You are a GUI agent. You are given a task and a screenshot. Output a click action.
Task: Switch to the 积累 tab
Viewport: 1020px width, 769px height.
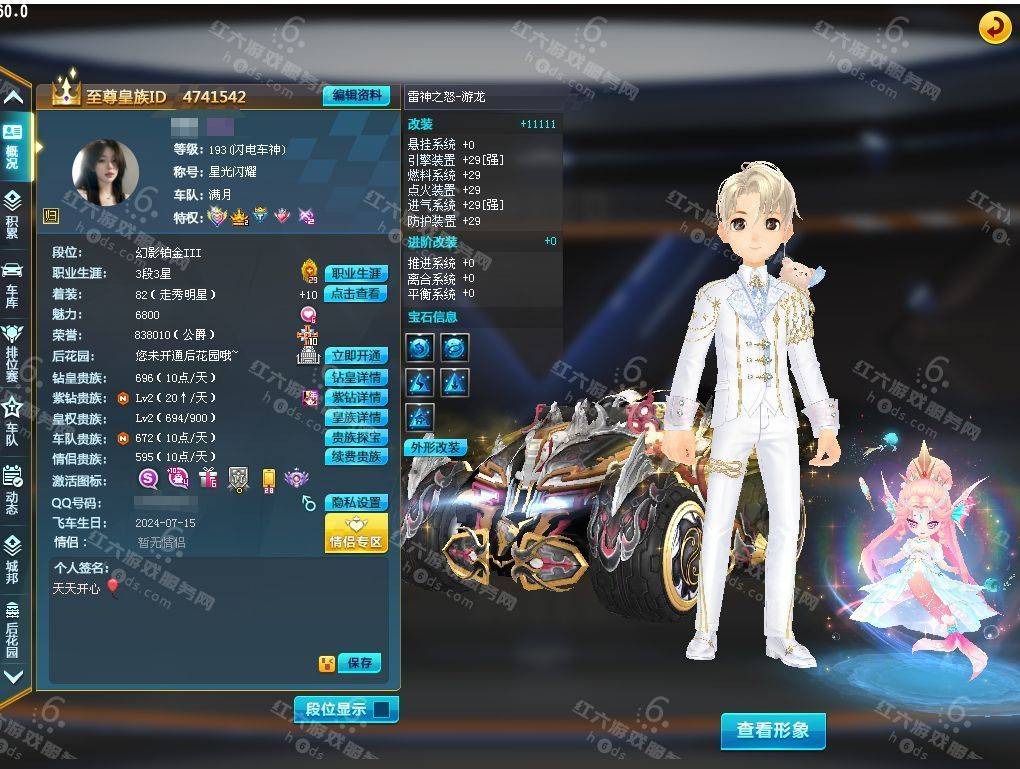pyautogui.click(x=13, y=213)
